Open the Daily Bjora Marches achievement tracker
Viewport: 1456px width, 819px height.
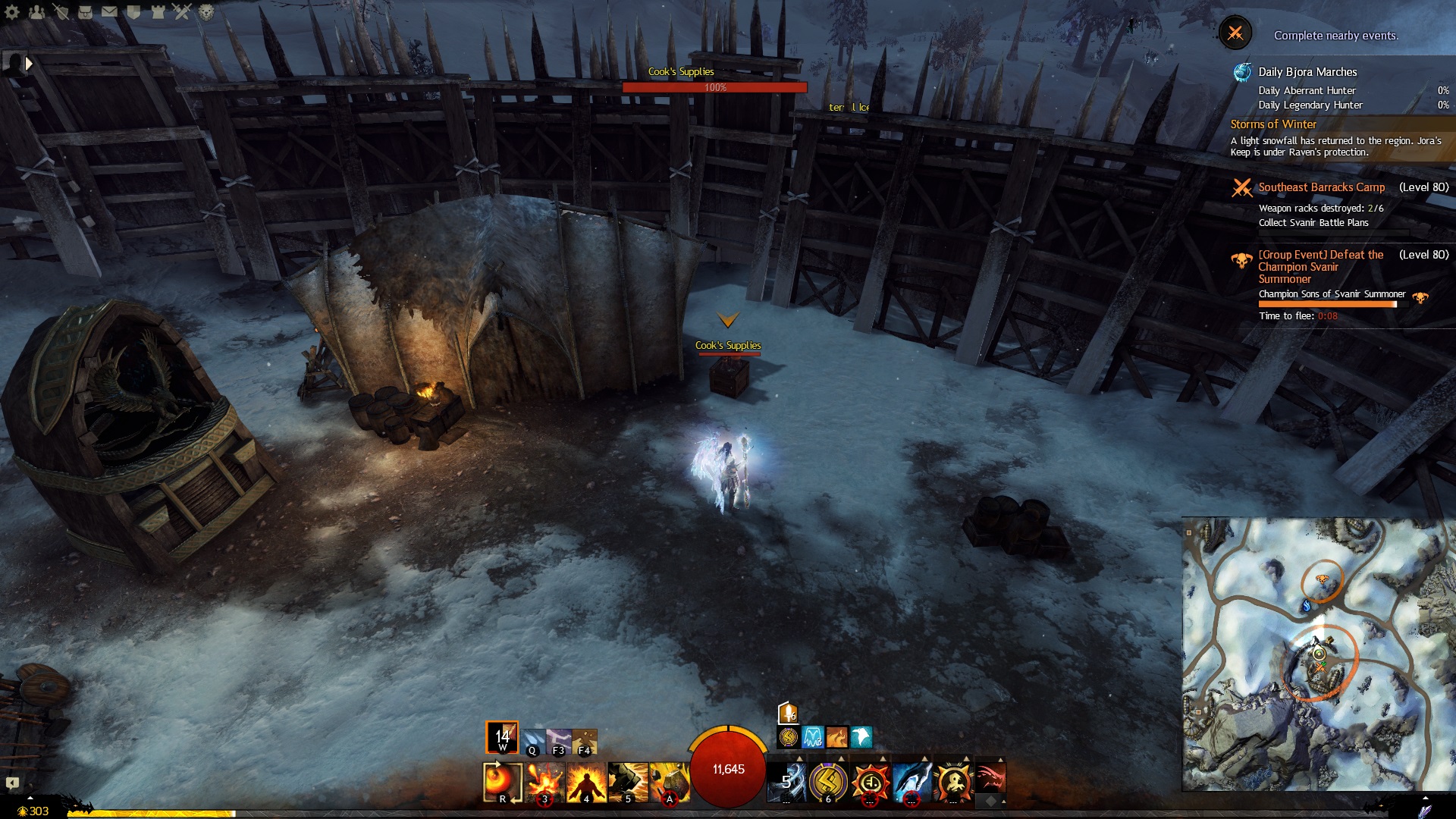[x=1307, y=72]
